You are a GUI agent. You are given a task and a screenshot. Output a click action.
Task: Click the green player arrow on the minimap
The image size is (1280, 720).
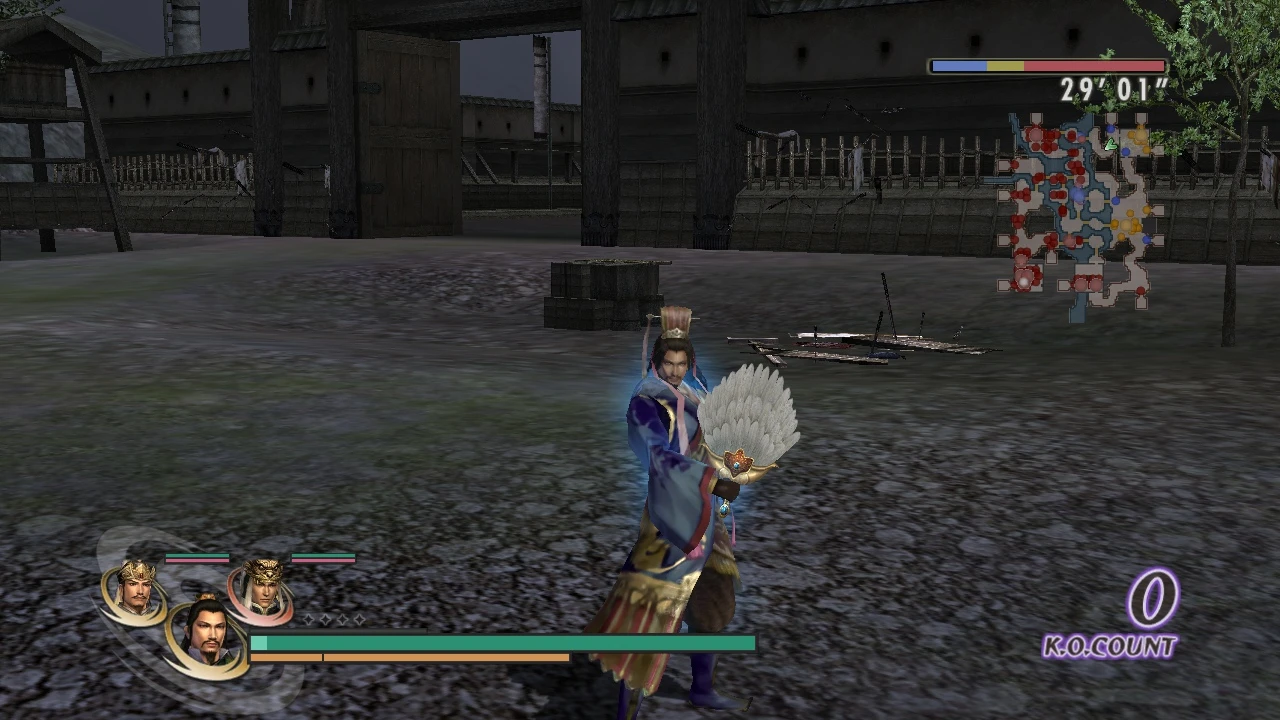[1110, 144]
